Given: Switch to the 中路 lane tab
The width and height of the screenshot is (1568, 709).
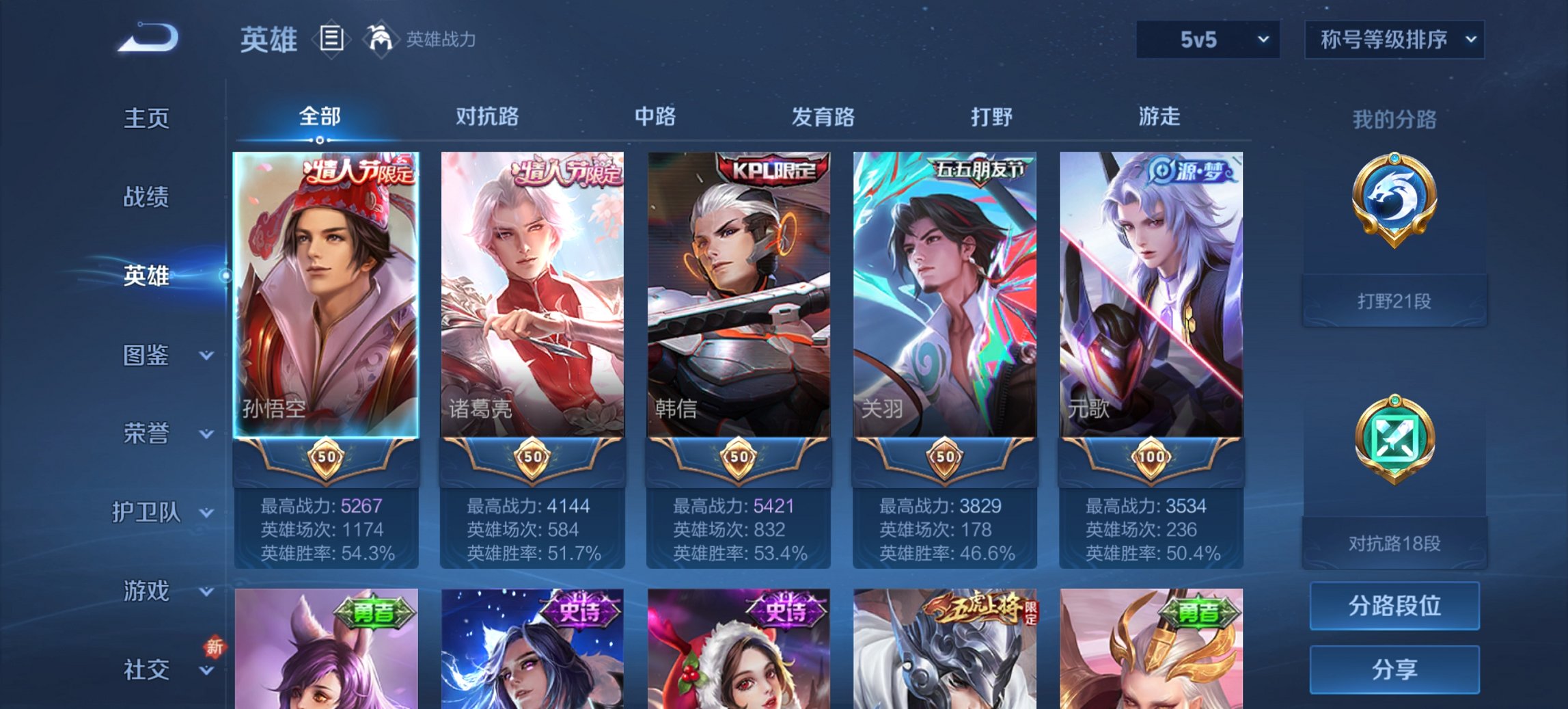Looking at the screenshot, I should 654,117.
